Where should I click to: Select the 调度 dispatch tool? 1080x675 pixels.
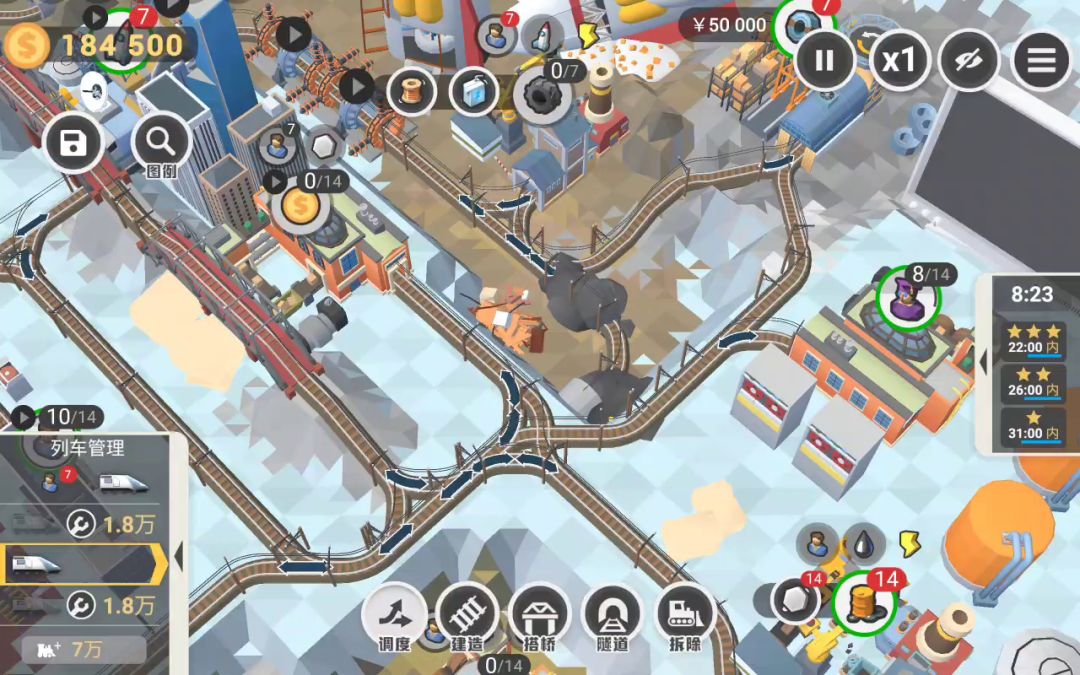click(x=394, y=616)
